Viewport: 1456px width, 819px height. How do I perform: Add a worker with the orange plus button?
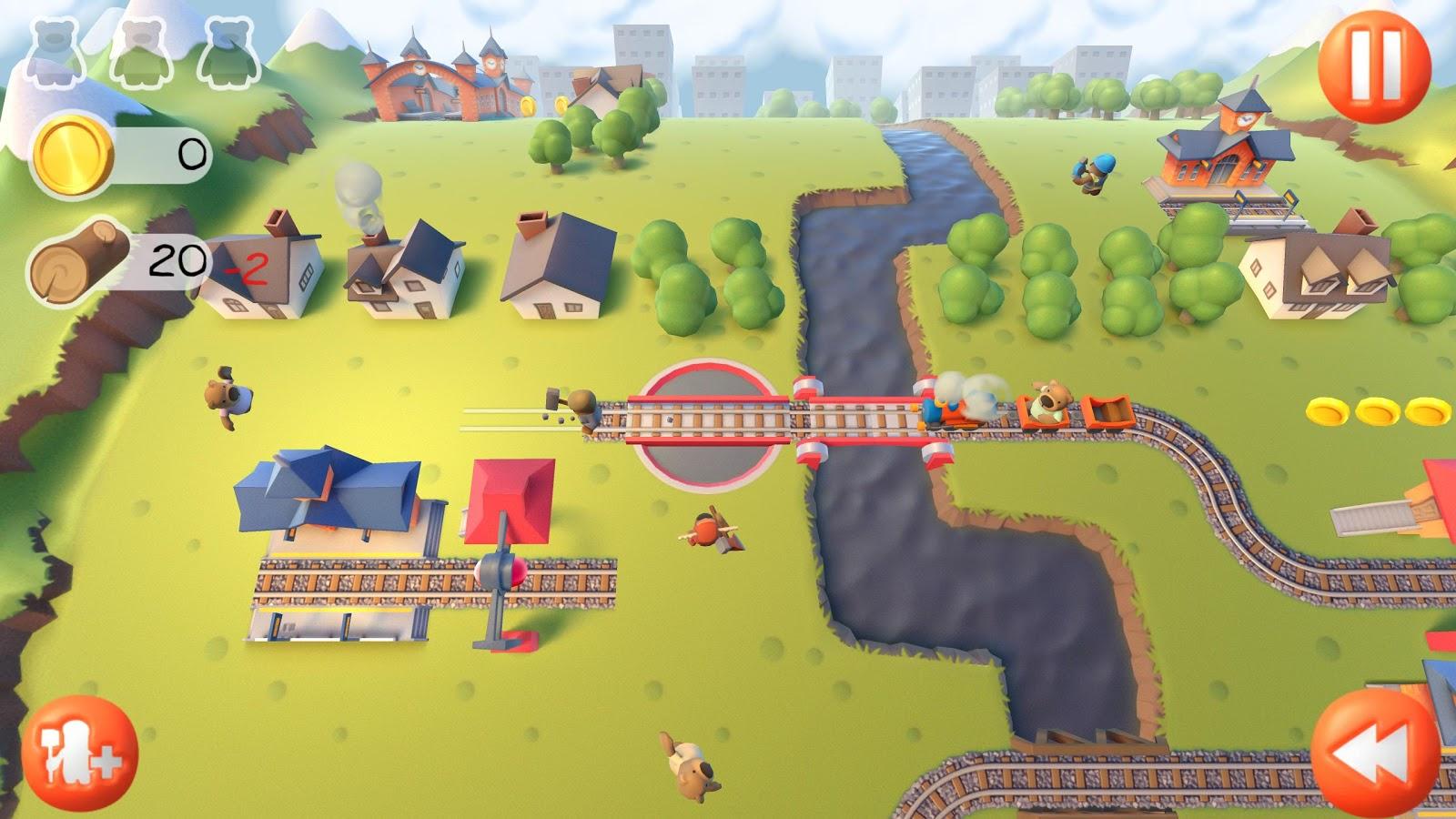(x=79, y=754)
